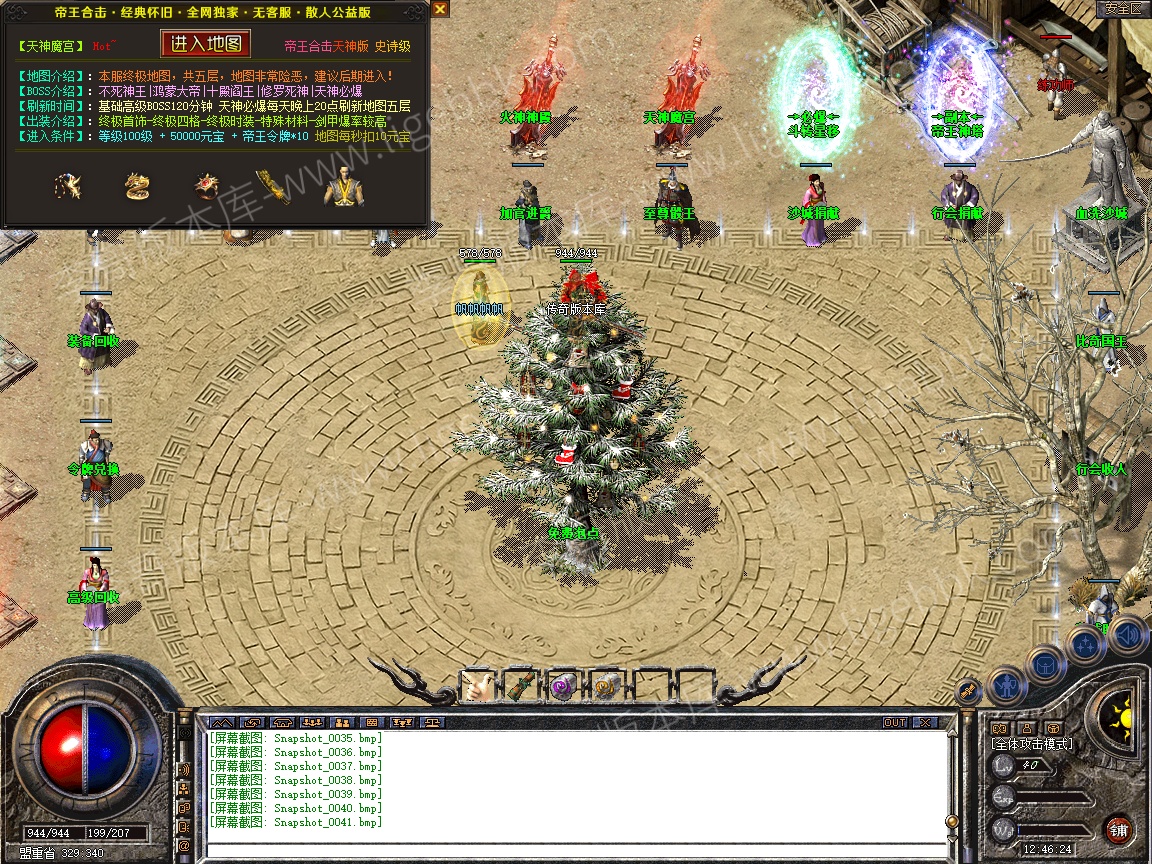1152x864 pixels.
Task: Open the red 铺 shop button
Action: click(1119, 829)
